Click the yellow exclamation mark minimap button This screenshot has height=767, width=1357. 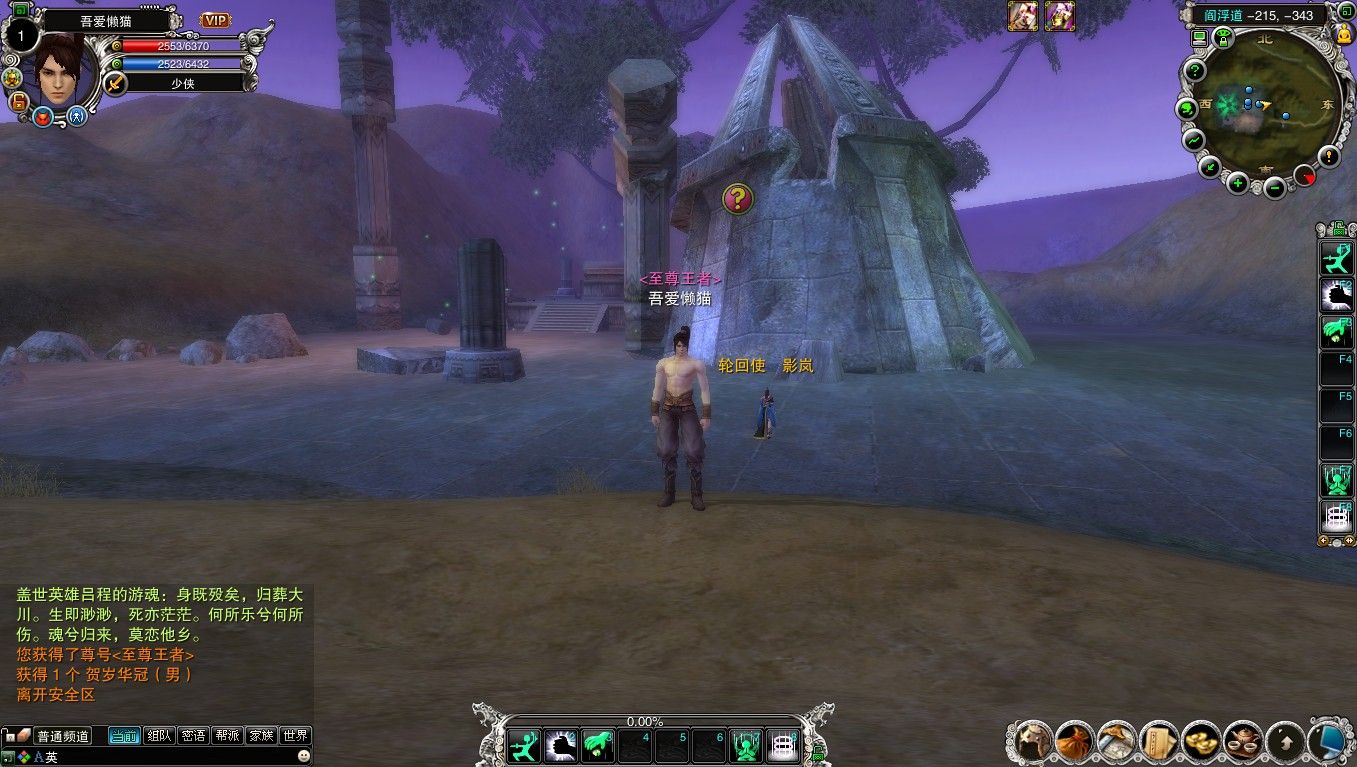pyautogui.click(x=1328, y=156)
